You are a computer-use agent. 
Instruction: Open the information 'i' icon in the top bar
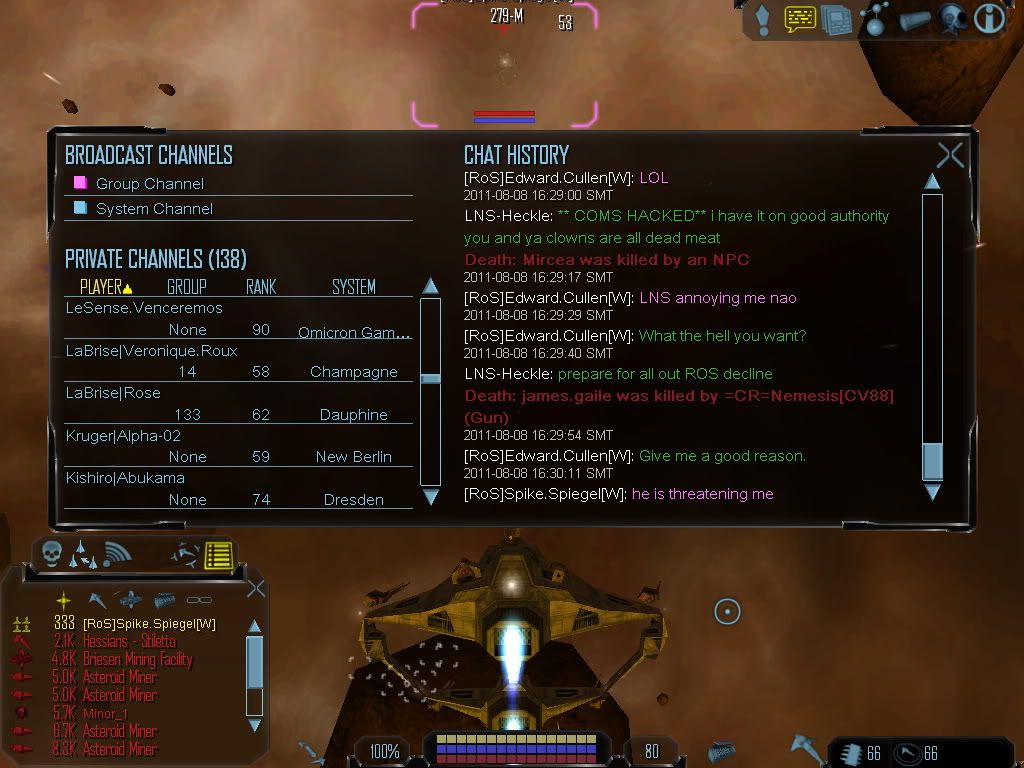[x=989, y=19]
